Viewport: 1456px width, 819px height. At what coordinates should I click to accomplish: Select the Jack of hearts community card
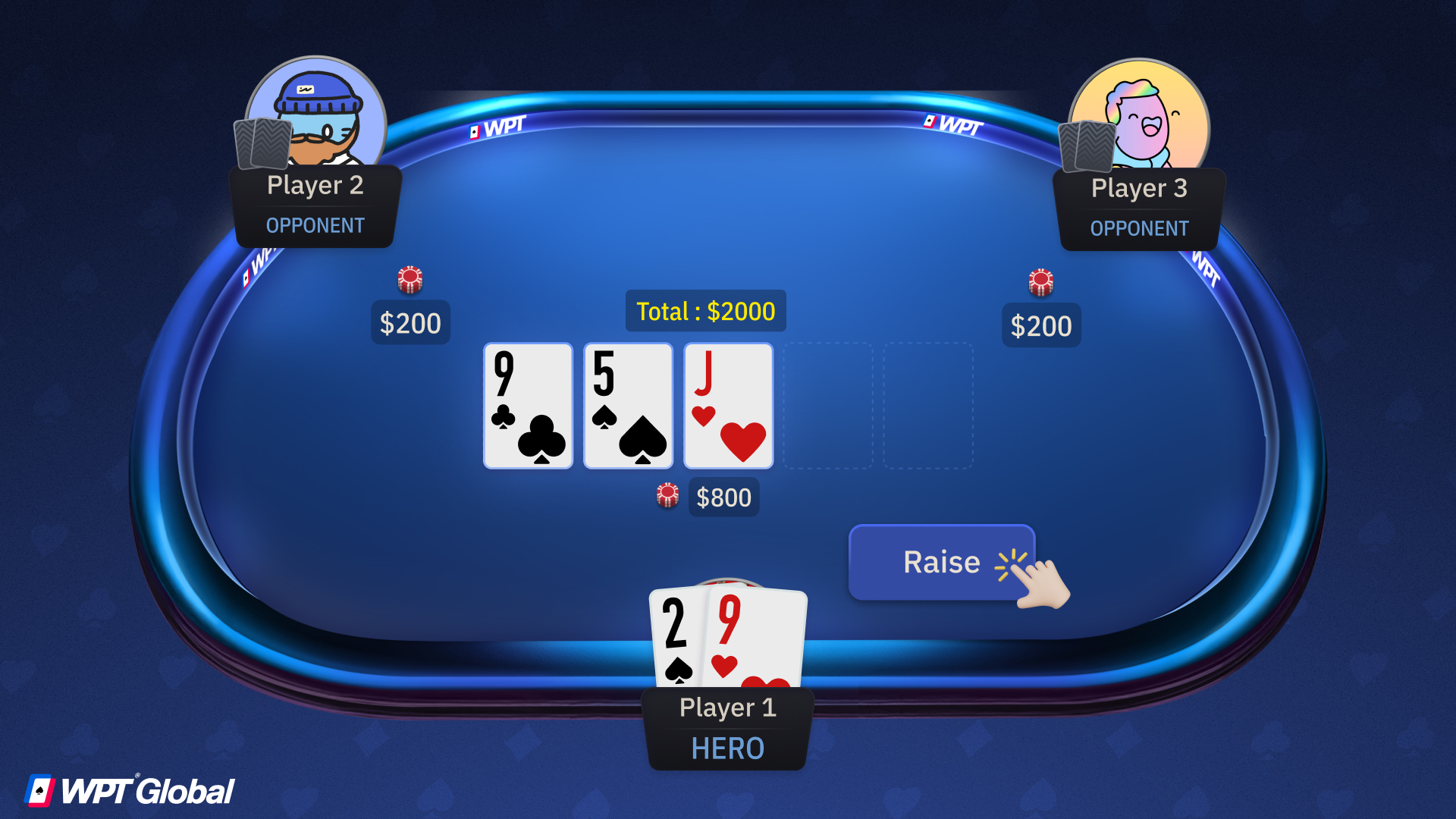[728, 405]
